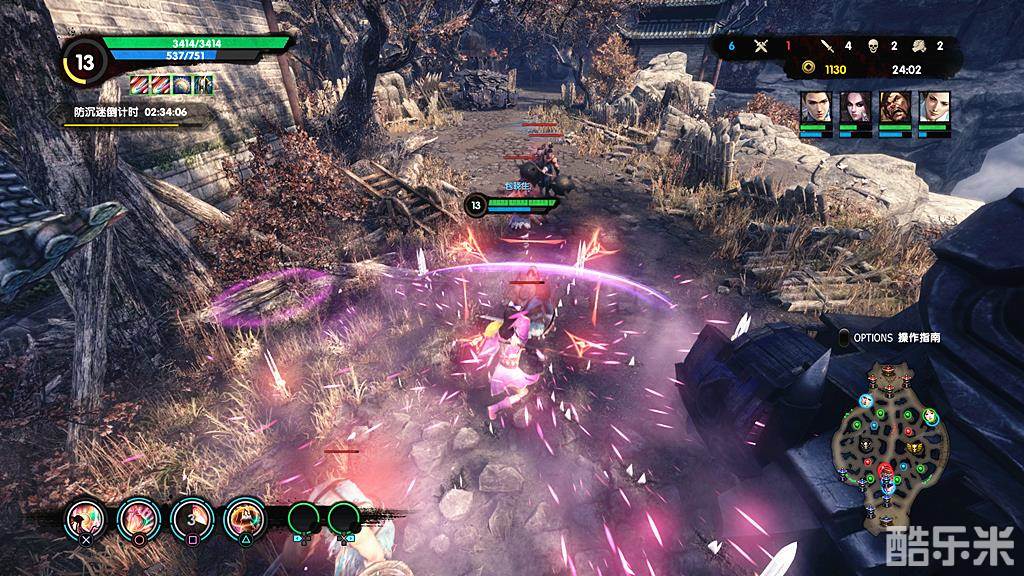Screen dimensions: 1024x576
Task: Pick the white-hooded teammate portrait
Action: tap(934, 107)
